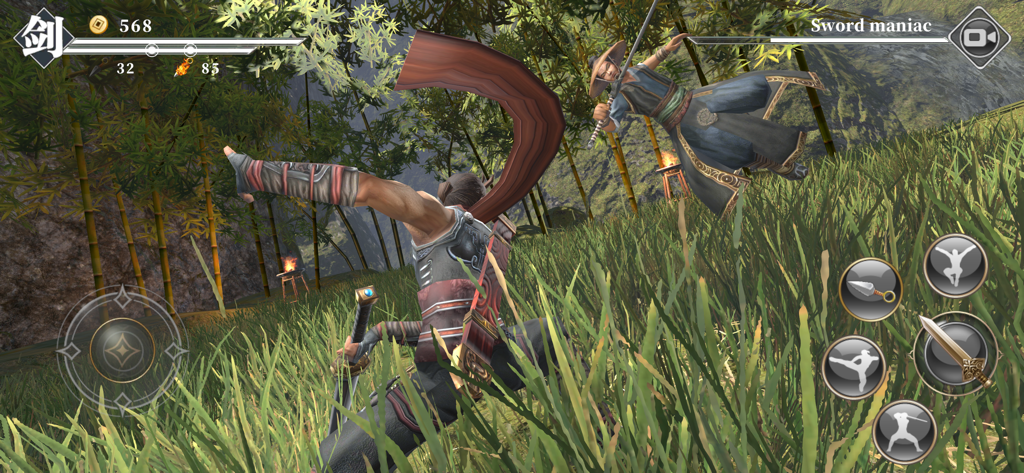The height and width of the screenshot is (473, 1024).
Task: Click the virtual movement joystick
Action: [x=122, y=350]
